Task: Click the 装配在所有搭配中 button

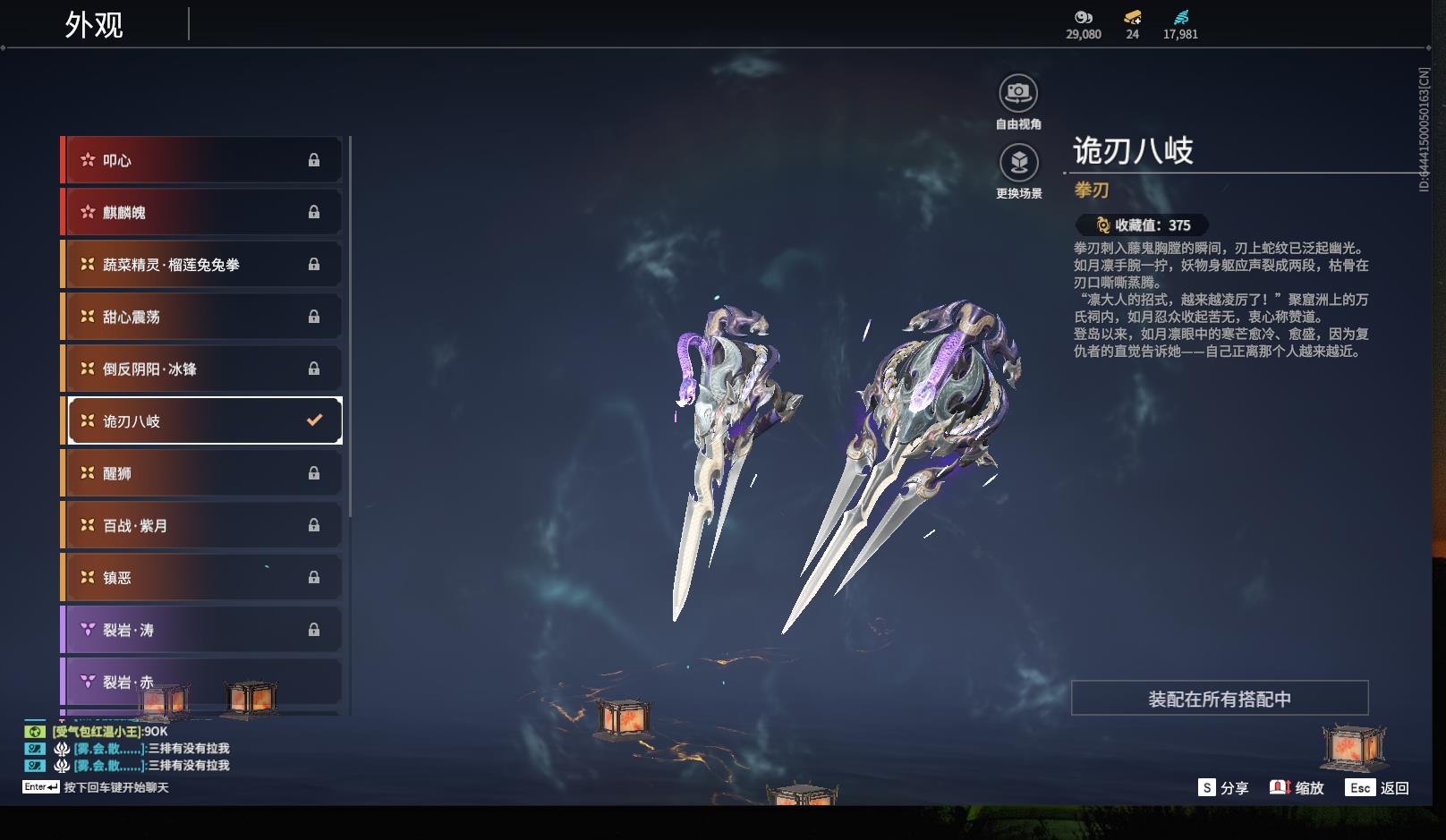Action: [1220, 699]
